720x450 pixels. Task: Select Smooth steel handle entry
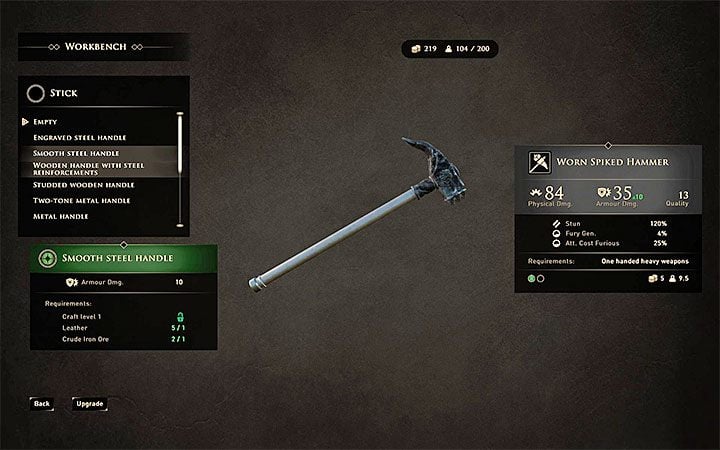pos(77,153)
